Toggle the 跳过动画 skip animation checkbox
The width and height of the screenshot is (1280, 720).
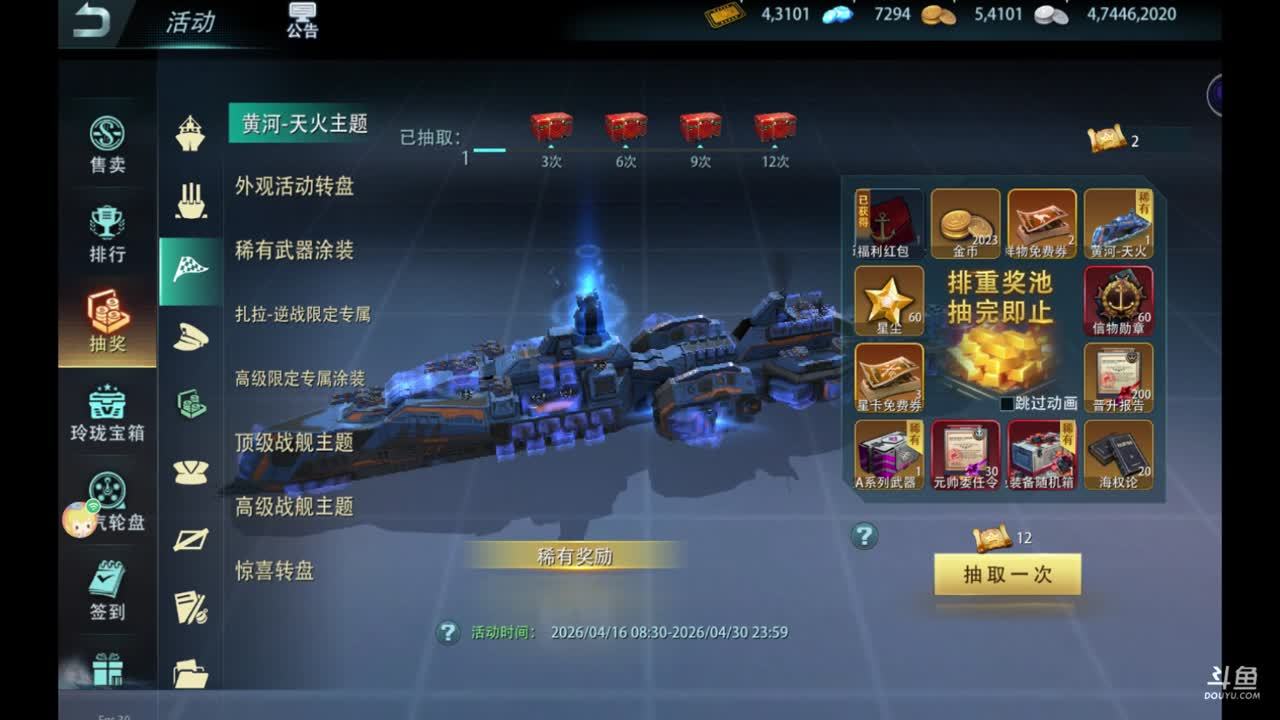click(1007, 404)
